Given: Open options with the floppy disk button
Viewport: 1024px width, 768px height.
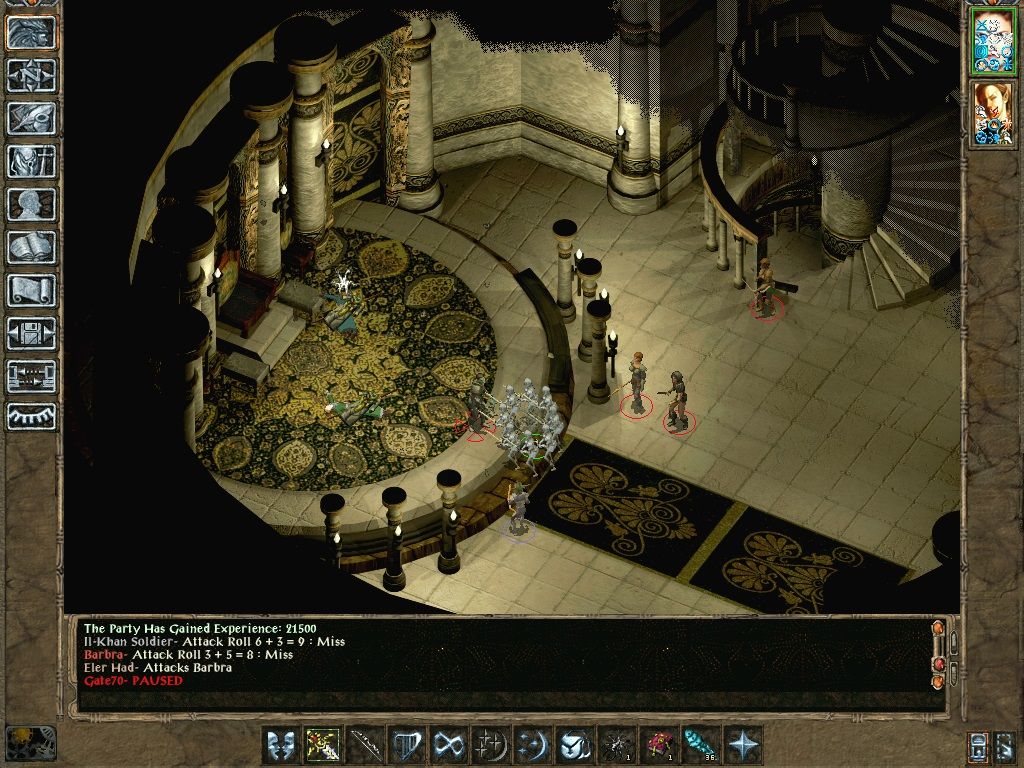Looking at the screenshot, I should (x=31, y=333).
